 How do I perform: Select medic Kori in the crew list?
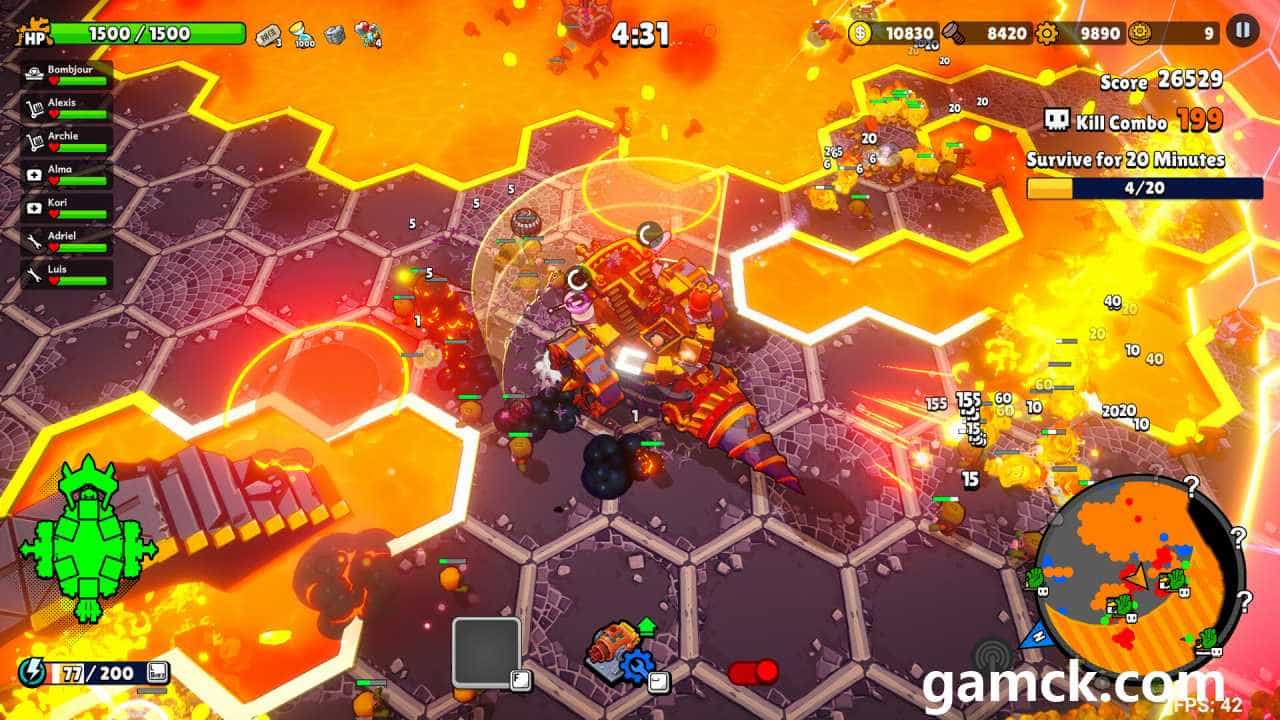pos(66,208)
